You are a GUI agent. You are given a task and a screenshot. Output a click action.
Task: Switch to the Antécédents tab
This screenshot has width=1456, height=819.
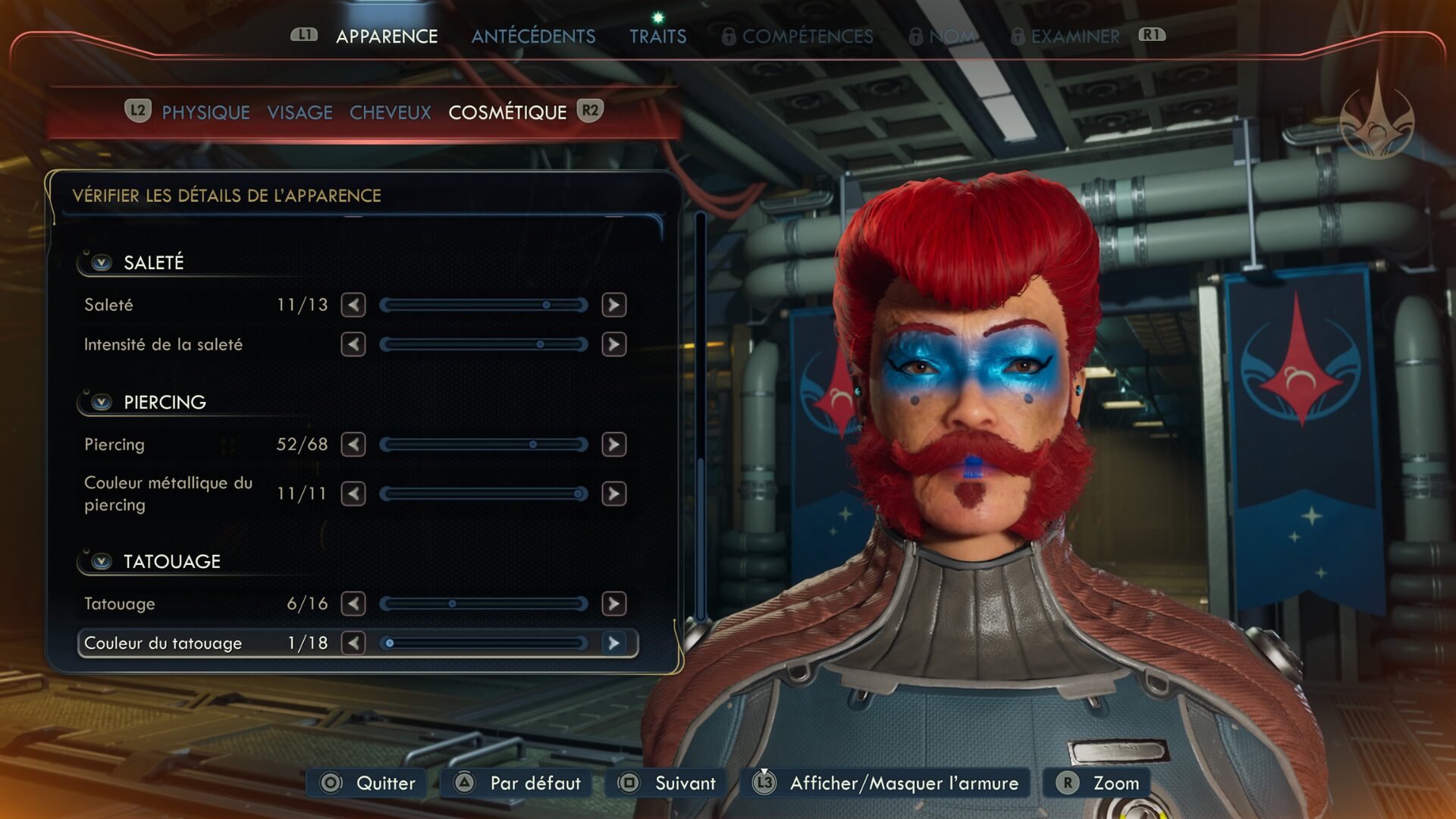pos(533,36)
